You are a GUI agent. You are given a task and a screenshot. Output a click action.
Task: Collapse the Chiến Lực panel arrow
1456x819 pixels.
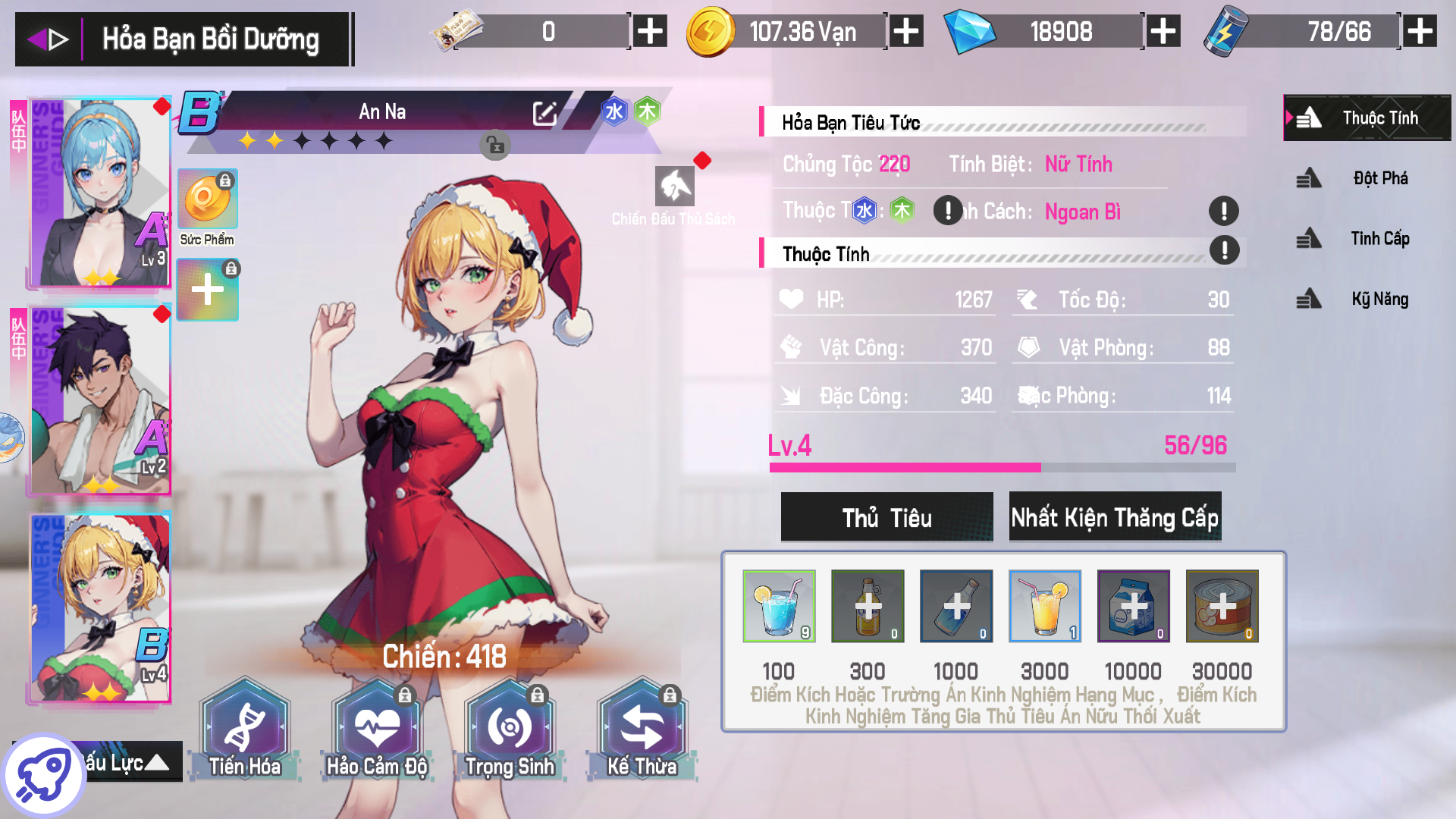click(158, 762)
